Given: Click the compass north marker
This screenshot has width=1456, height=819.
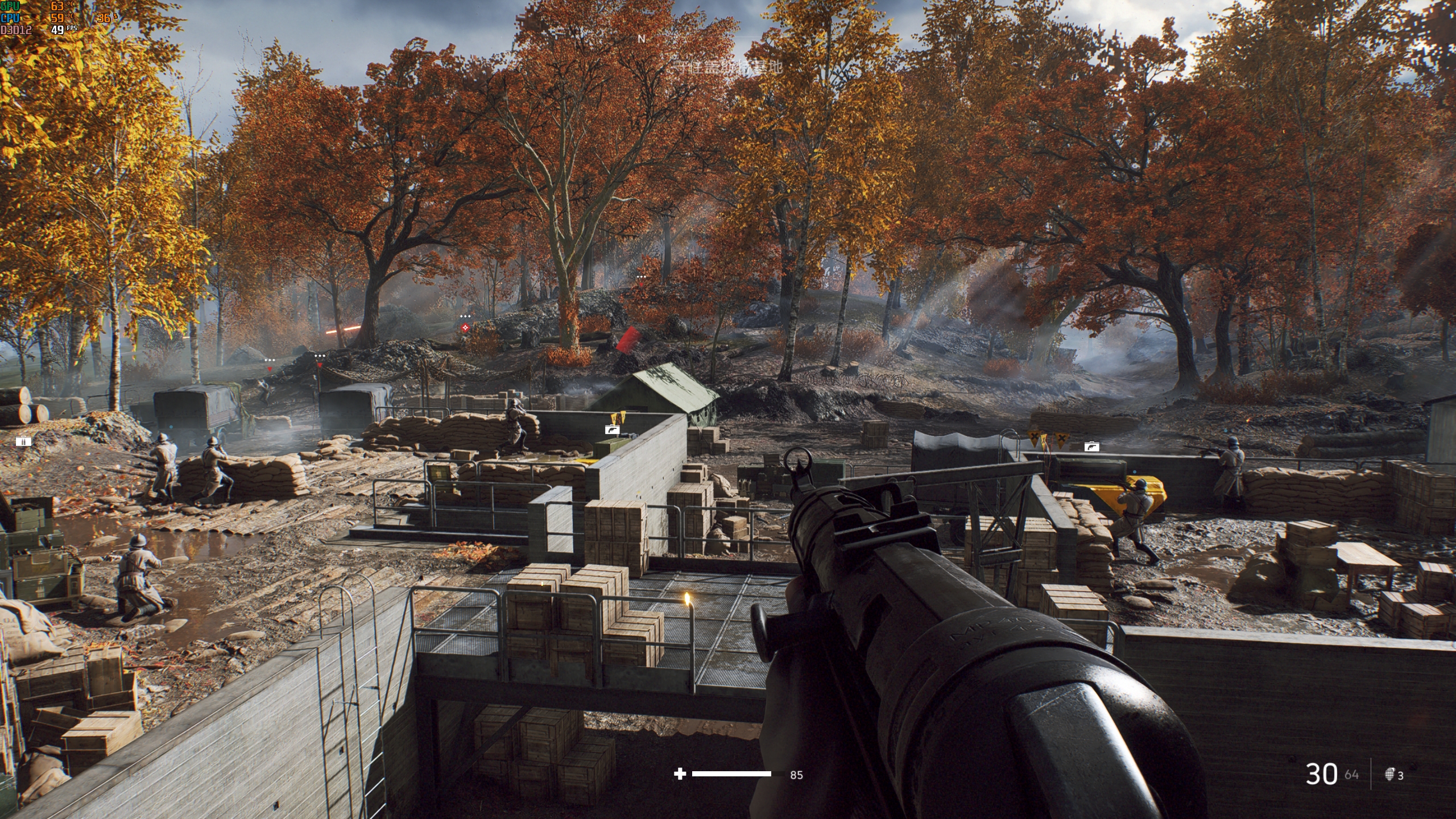Looking at the screenshot, I should 642,39.
